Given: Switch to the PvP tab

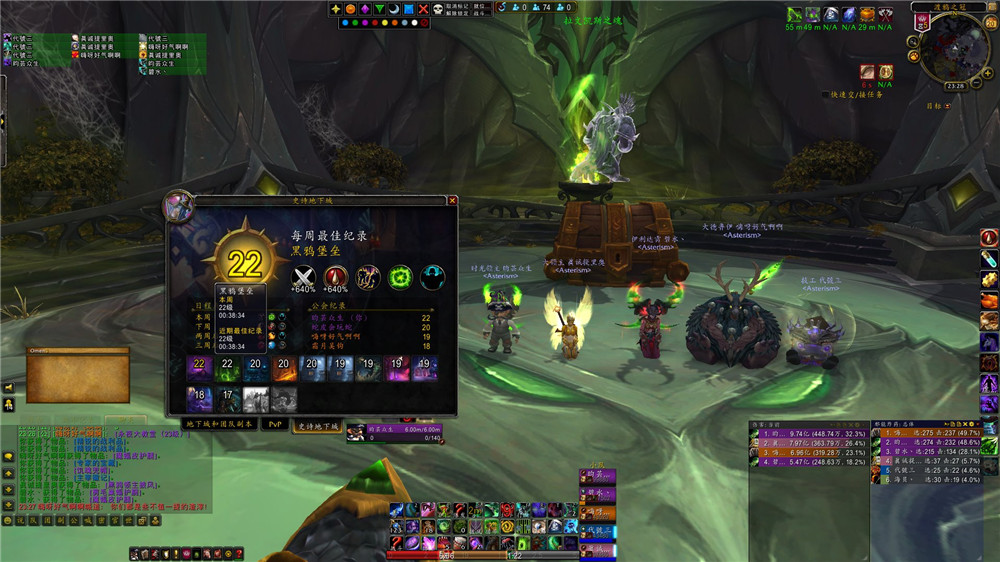Looking at the screenshot, I should pyautogui.click(x=274, y=424).
